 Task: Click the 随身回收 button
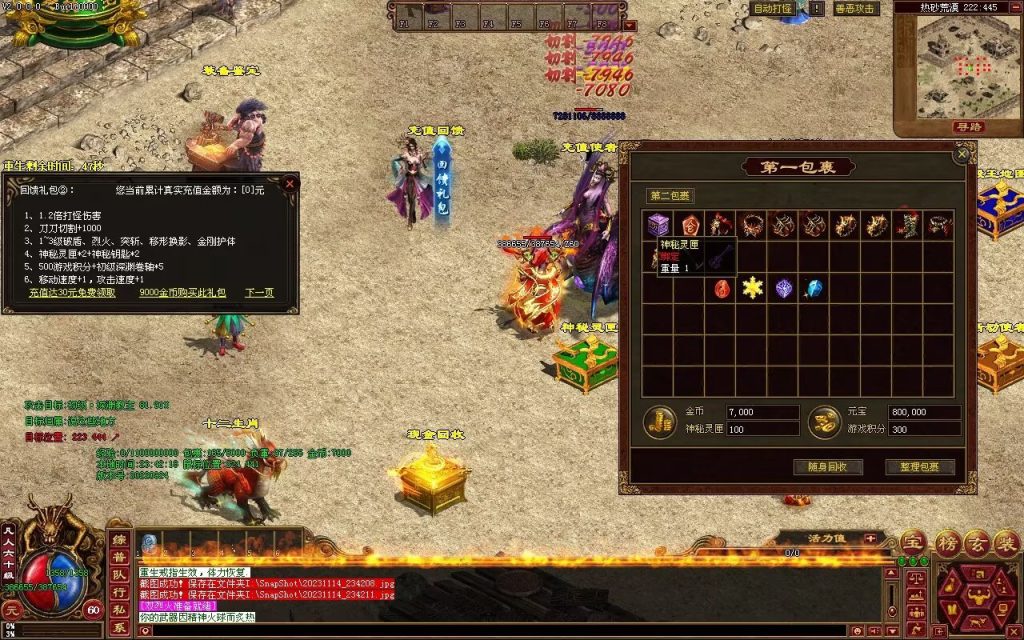click(827, 467)
